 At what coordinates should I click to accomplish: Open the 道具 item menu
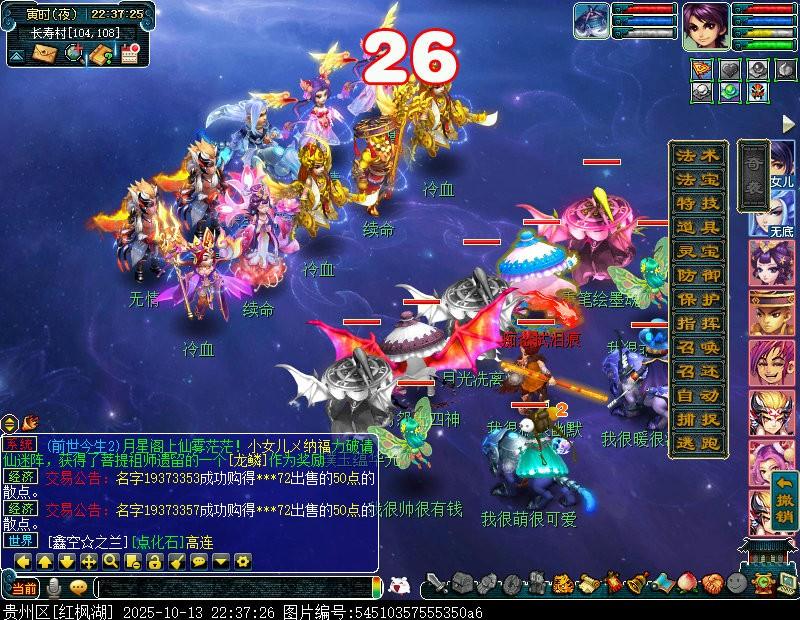tap(698, 228)
